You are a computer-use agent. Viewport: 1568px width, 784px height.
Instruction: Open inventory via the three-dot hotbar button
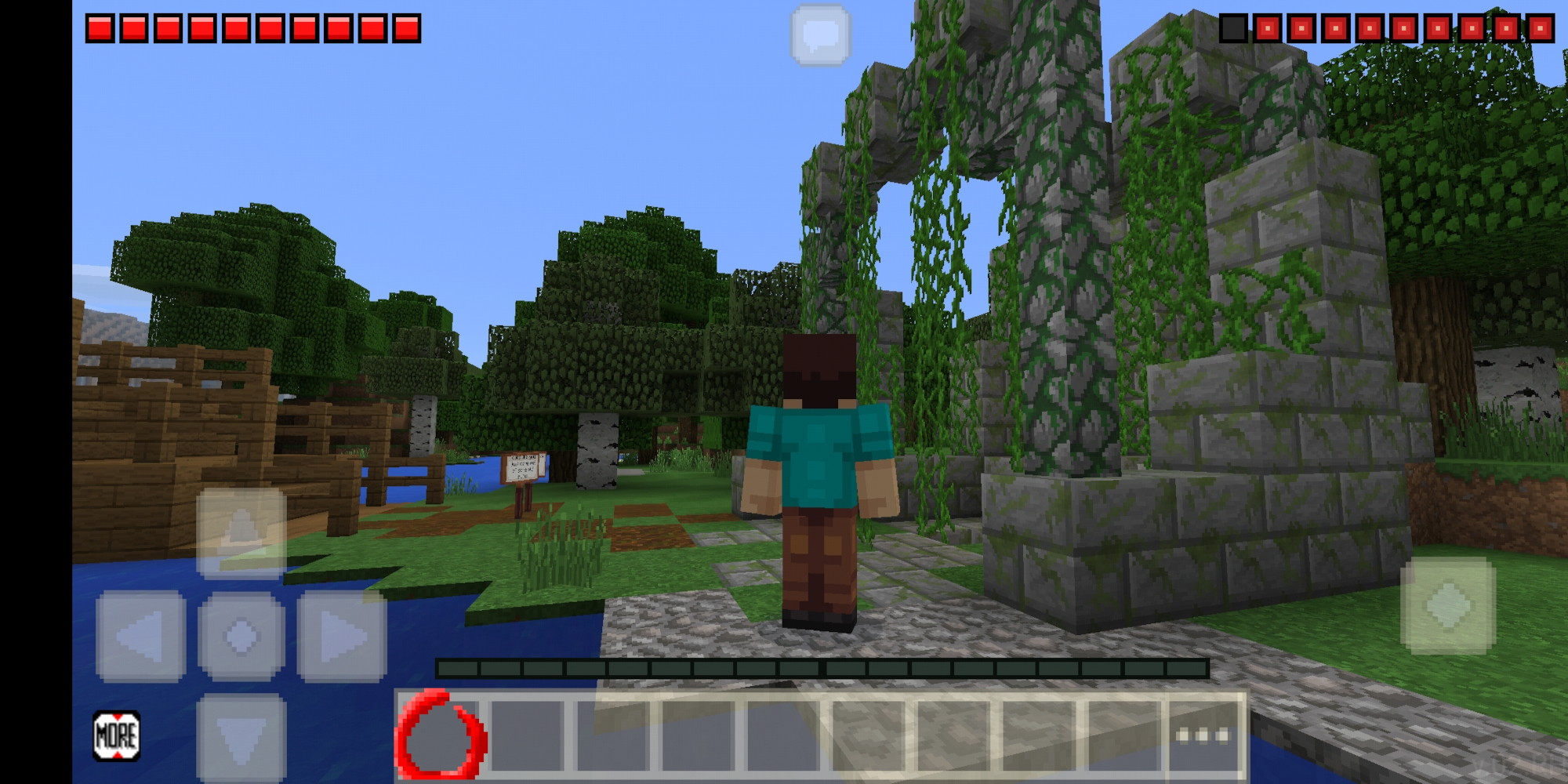(1202, 735)
